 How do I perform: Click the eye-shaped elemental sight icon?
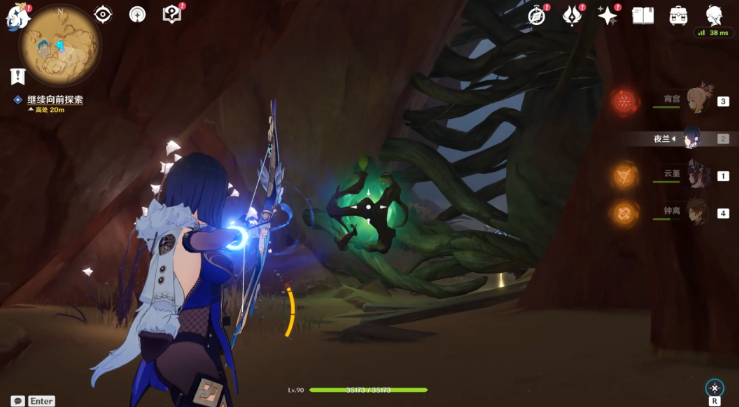point(103,14)
